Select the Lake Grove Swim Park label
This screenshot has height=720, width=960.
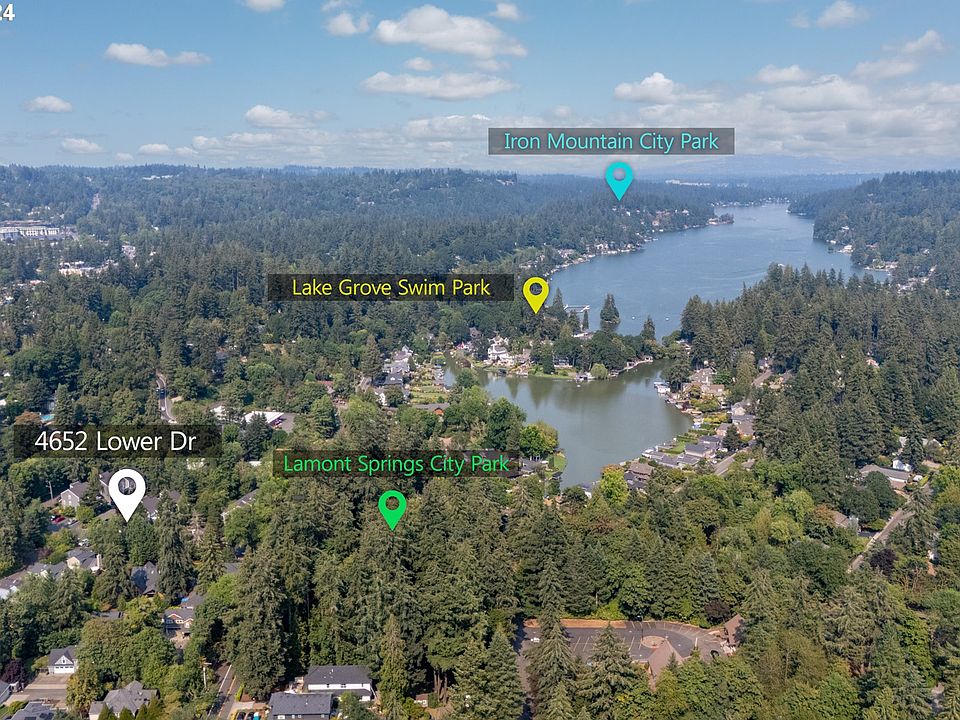click(391, 288)
